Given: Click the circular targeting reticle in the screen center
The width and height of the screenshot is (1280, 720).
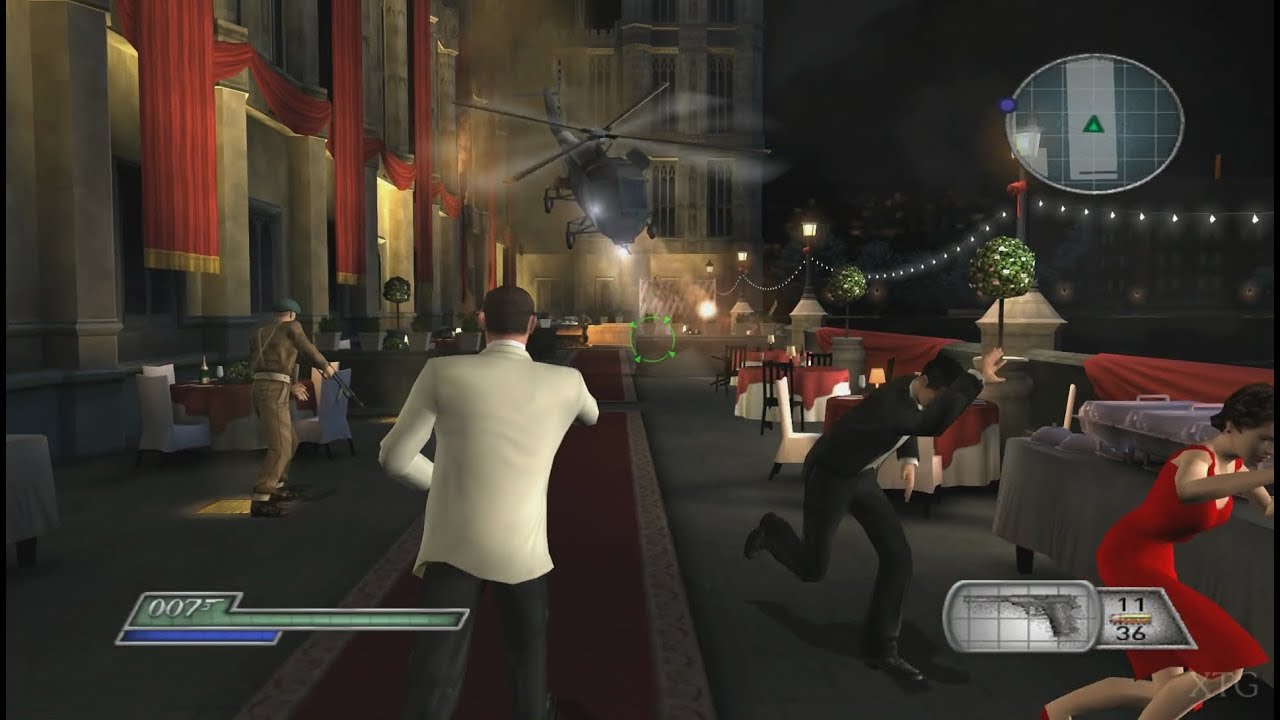Looking at the screenshot, I should pyautogui.click(x=653, y=337).
